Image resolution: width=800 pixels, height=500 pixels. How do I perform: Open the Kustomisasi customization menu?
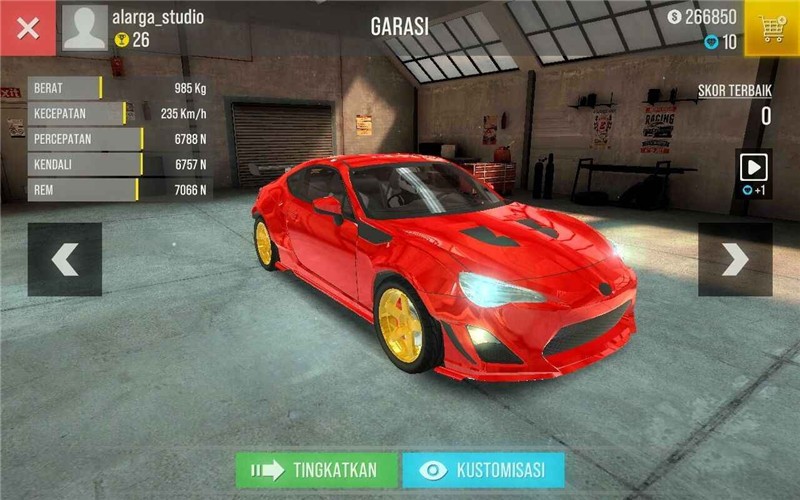click(483, 470)
